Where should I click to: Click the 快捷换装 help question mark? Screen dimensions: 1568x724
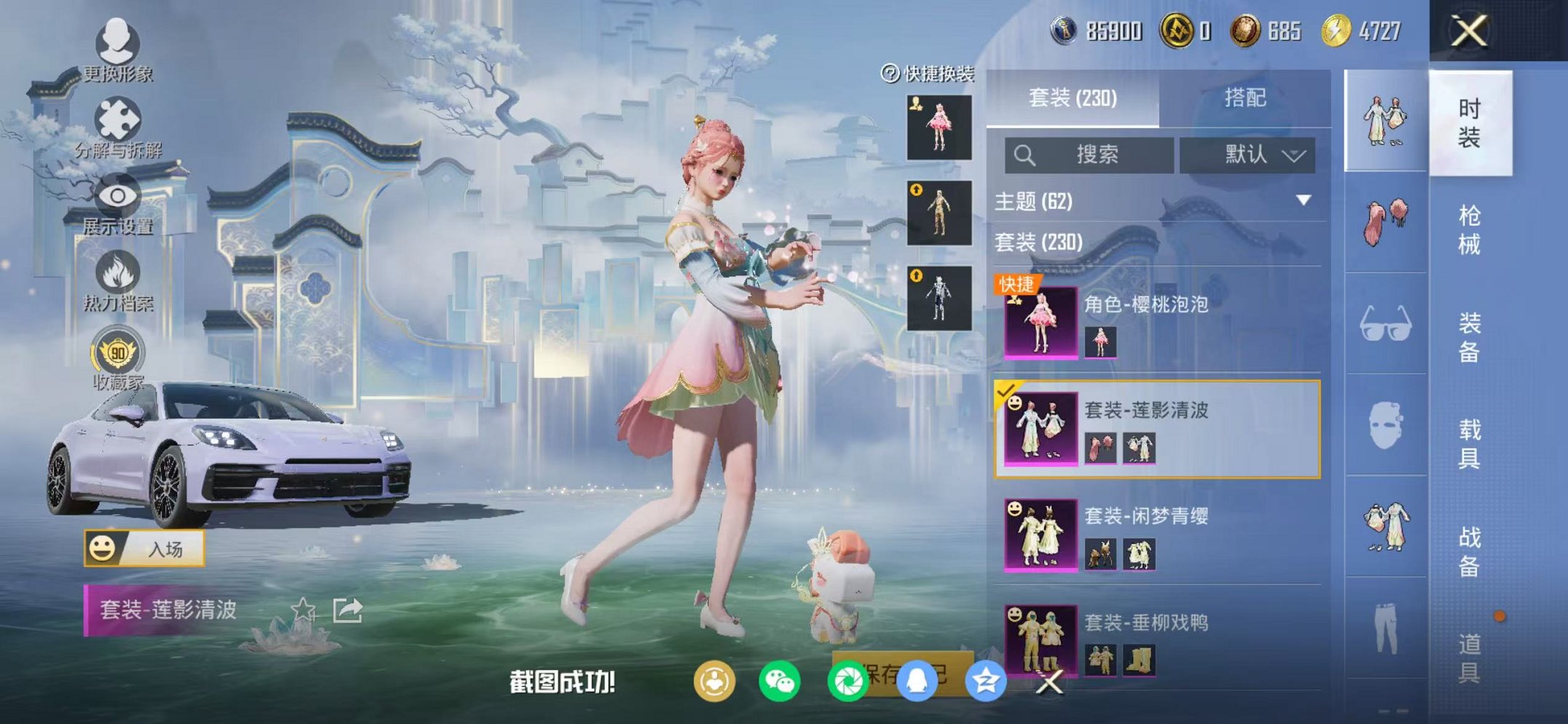[x=889, y=73]
